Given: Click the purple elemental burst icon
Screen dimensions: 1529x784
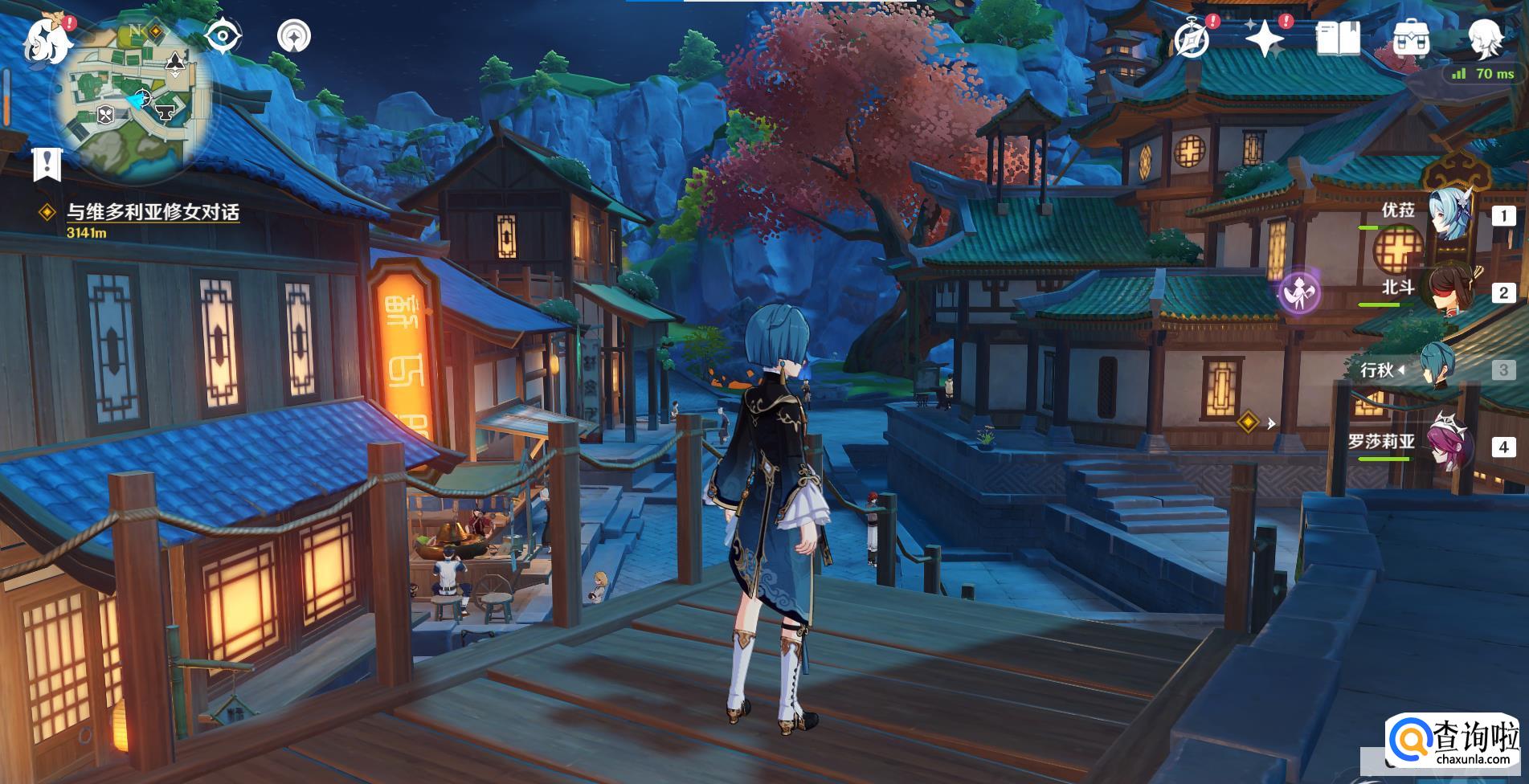Looking at the screenshot, I should tap(1299, 292).
